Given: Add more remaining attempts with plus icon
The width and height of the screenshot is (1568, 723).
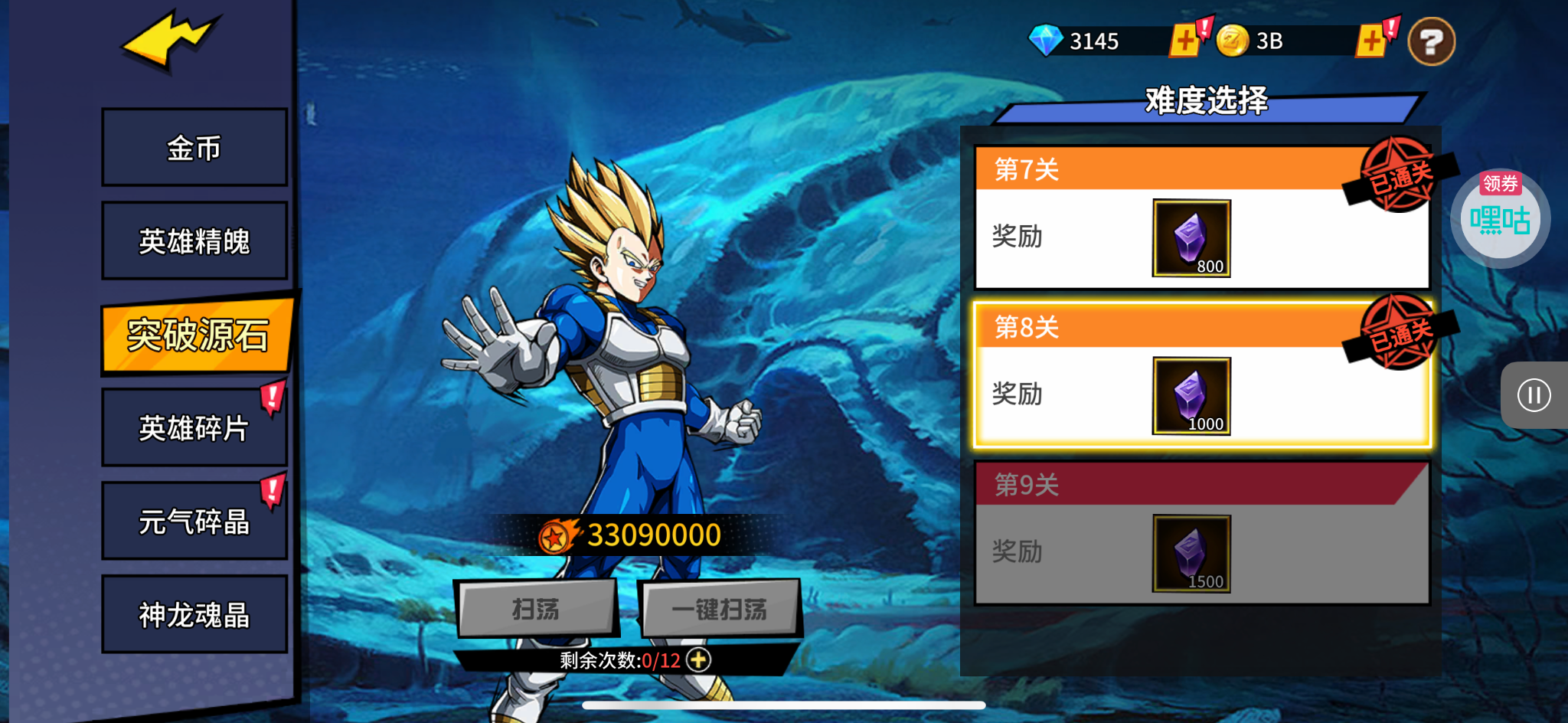Looking at the screenshot, I should pyautogui.click(x=698, y=659).
